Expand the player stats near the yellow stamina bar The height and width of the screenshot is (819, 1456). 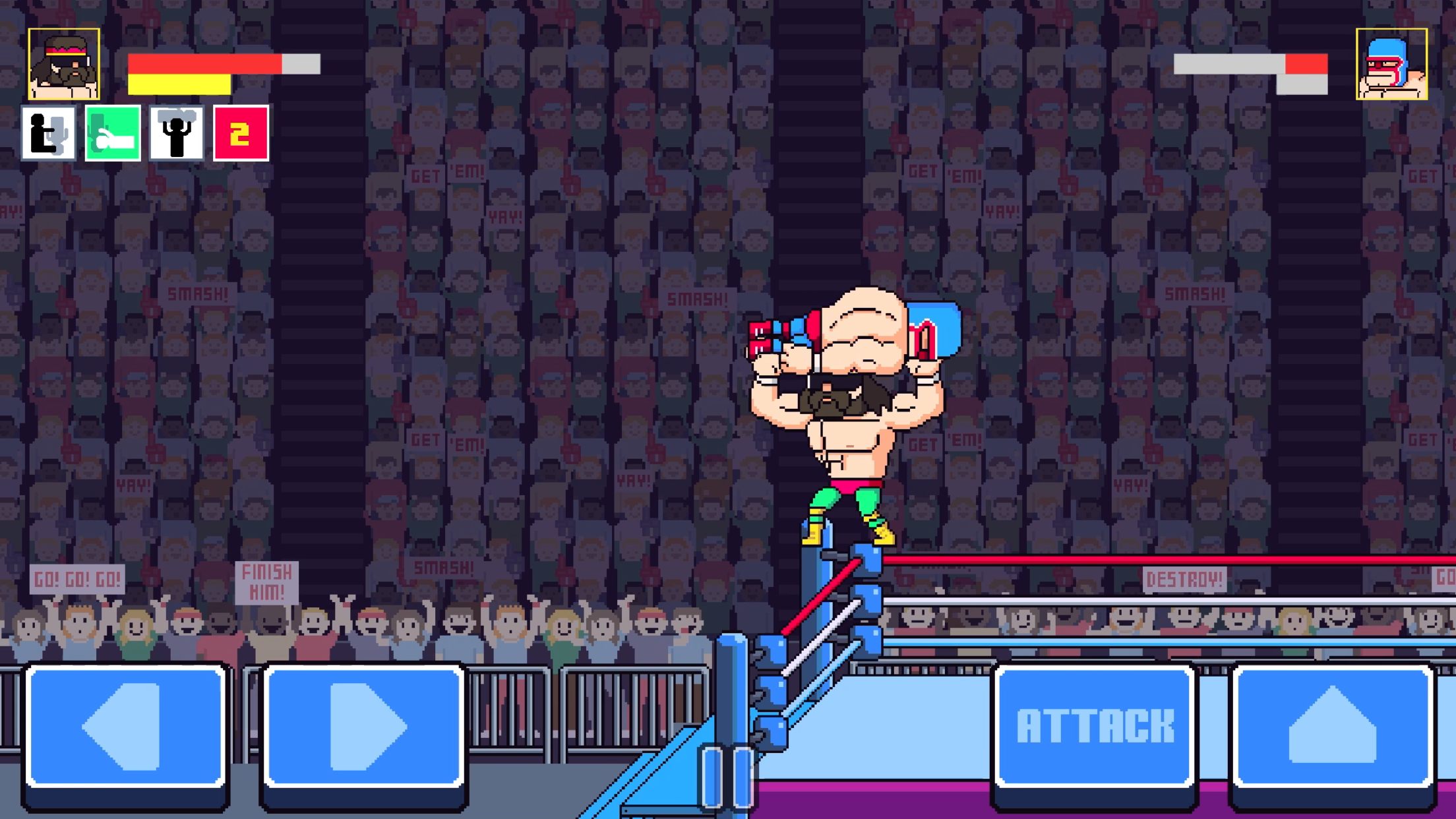tap(178, 86)
